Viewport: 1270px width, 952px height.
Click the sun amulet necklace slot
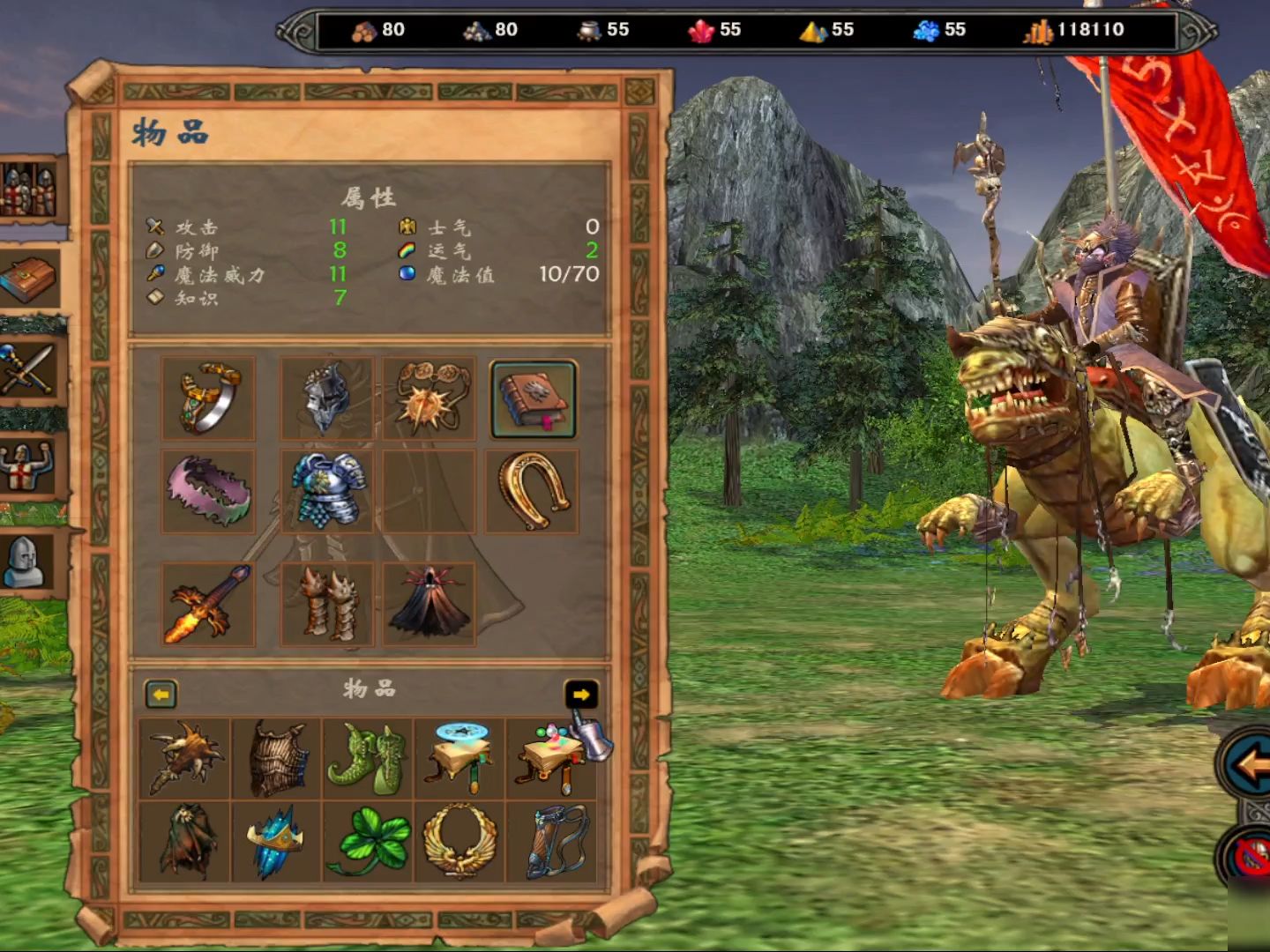click(x=430, y=398)
